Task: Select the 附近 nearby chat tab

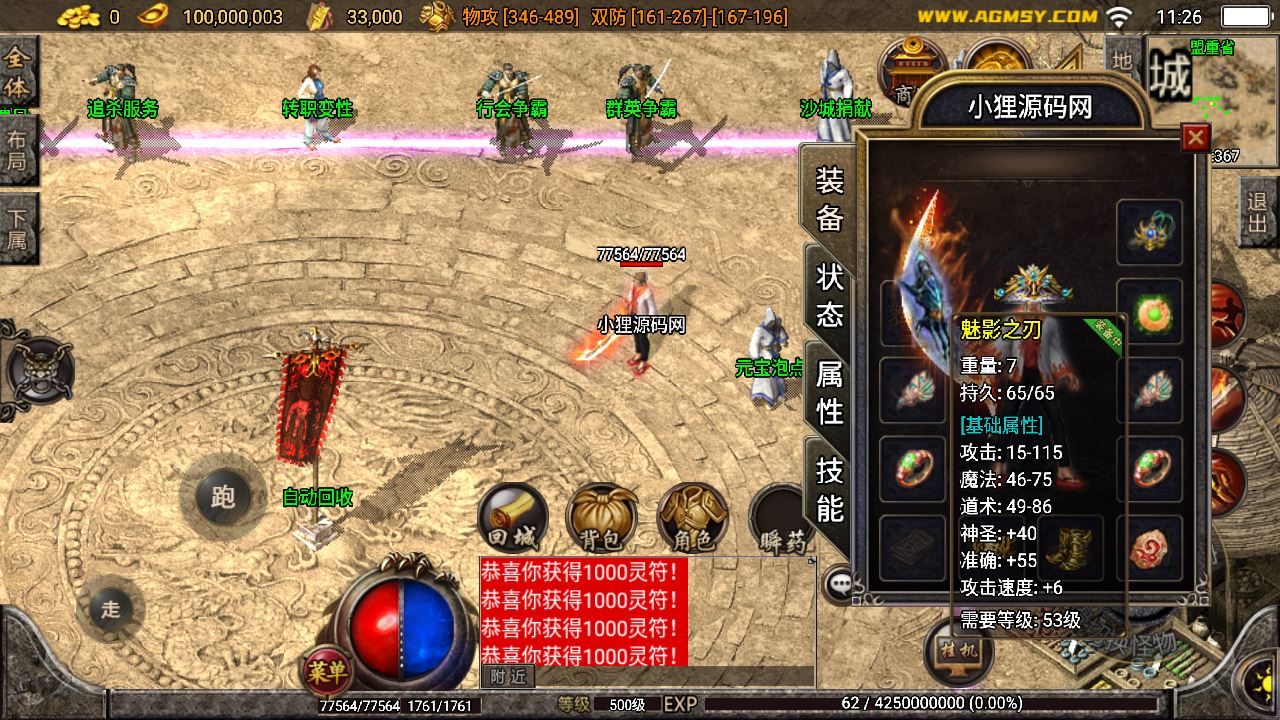Action: point(508,676)
